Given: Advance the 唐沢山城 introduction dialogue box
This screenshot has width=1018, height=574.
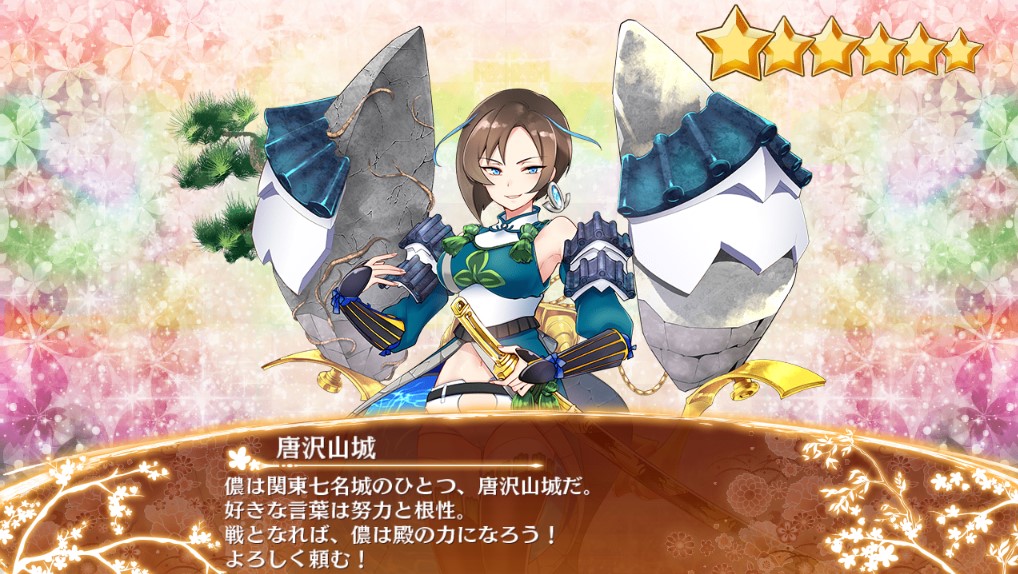Looking at the screenshot, I should pyautogui.click(x=508, y=510).
